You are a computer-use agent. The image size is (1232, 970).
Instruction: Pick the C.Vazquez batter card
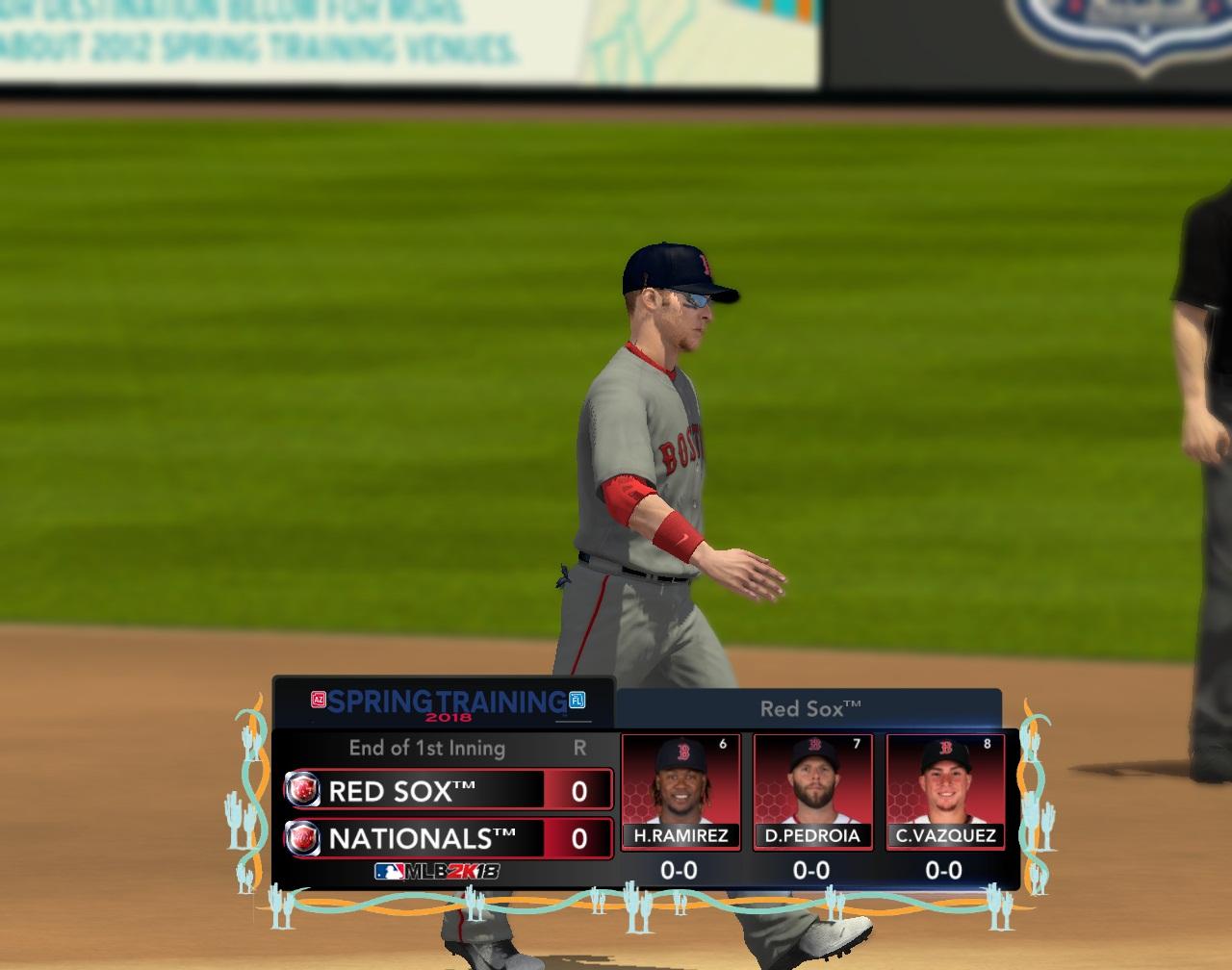(945, 791)
